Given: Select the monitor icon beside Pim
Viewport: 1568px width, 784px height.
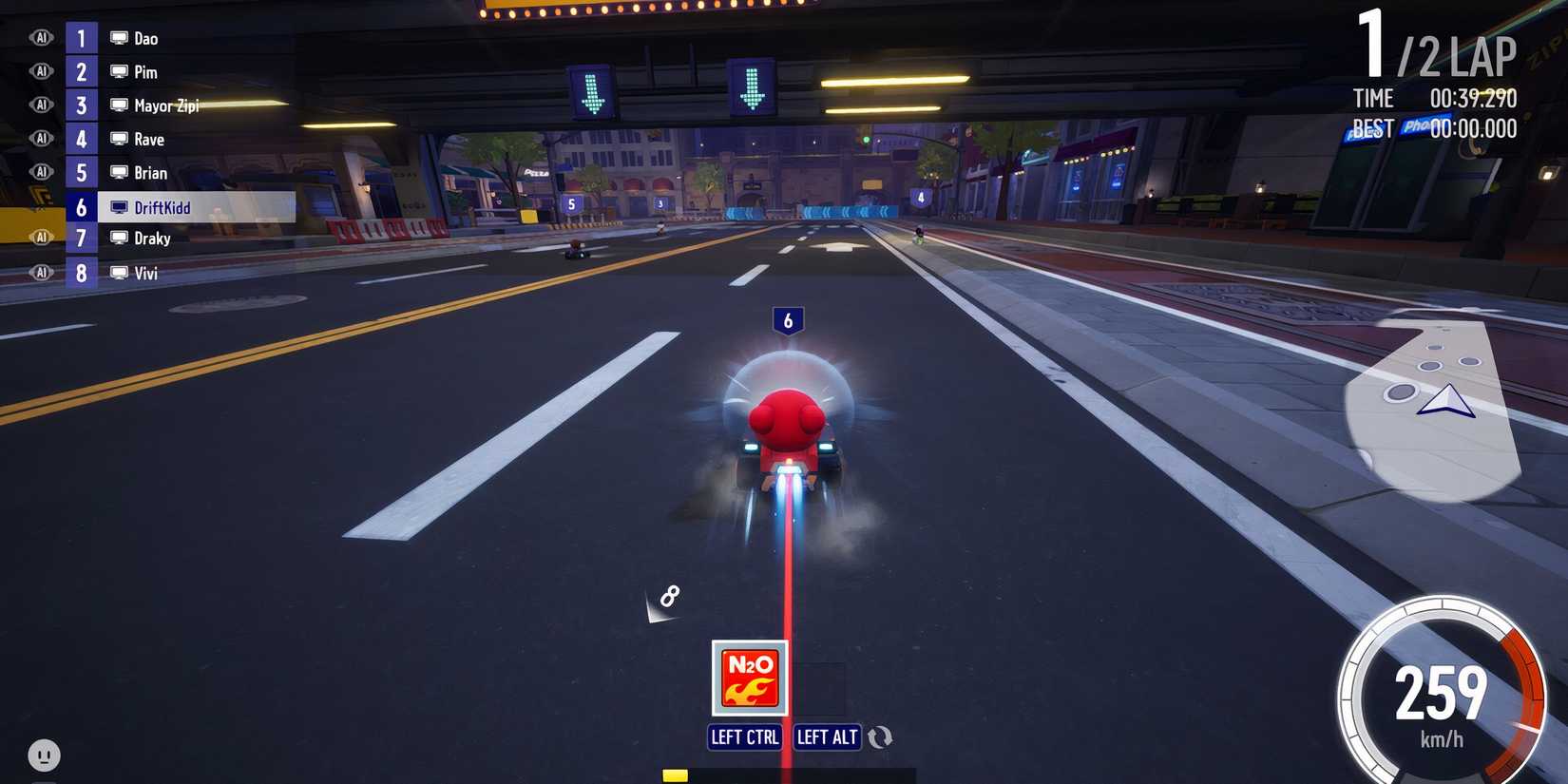Looking at the screenshot, I should click(x=118, y=71).
